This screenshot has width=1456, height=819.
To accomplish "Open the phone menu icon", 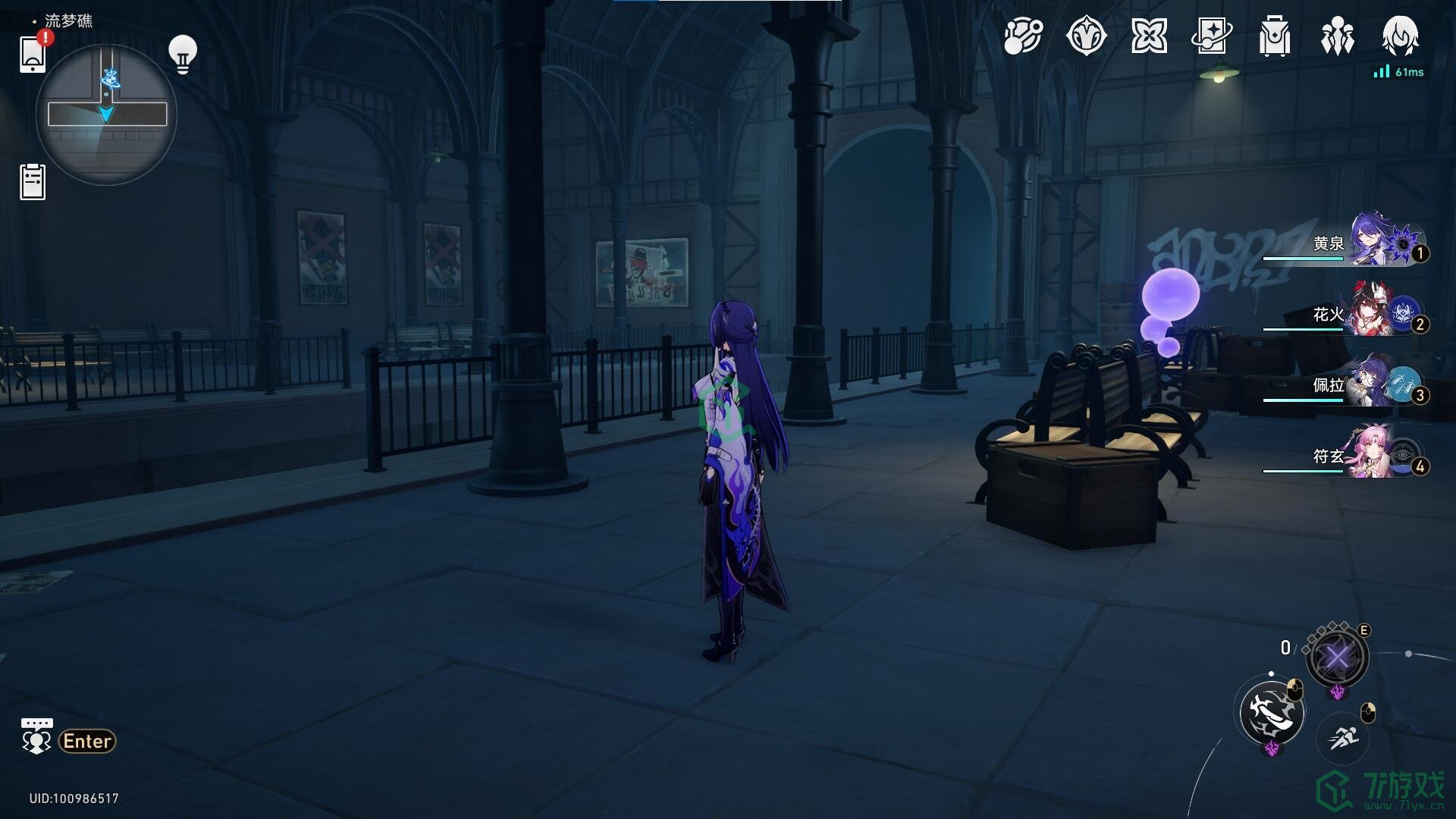I will [x=33, y=54].
